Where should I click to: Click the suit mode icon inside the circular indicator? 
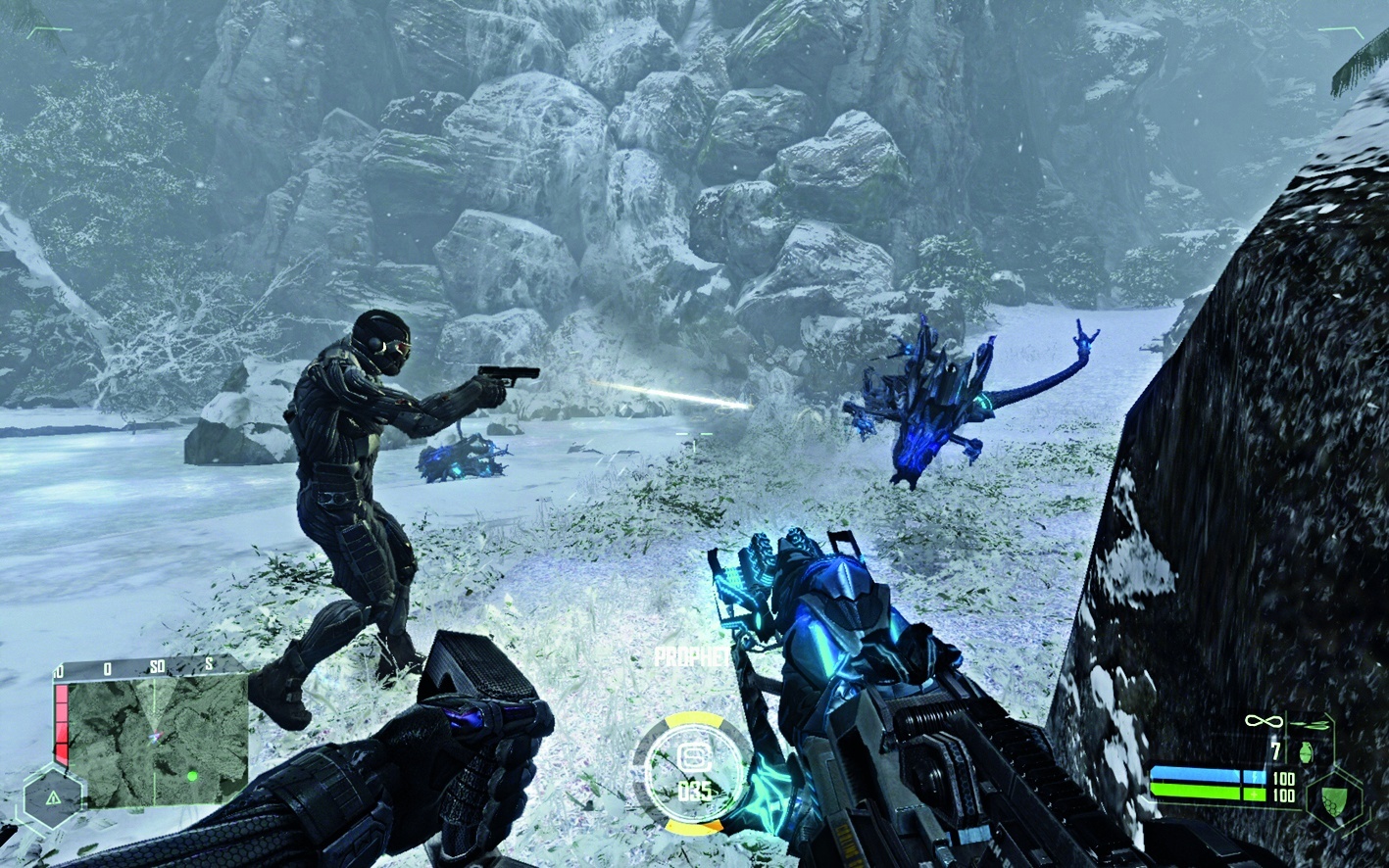pos(695,757)
